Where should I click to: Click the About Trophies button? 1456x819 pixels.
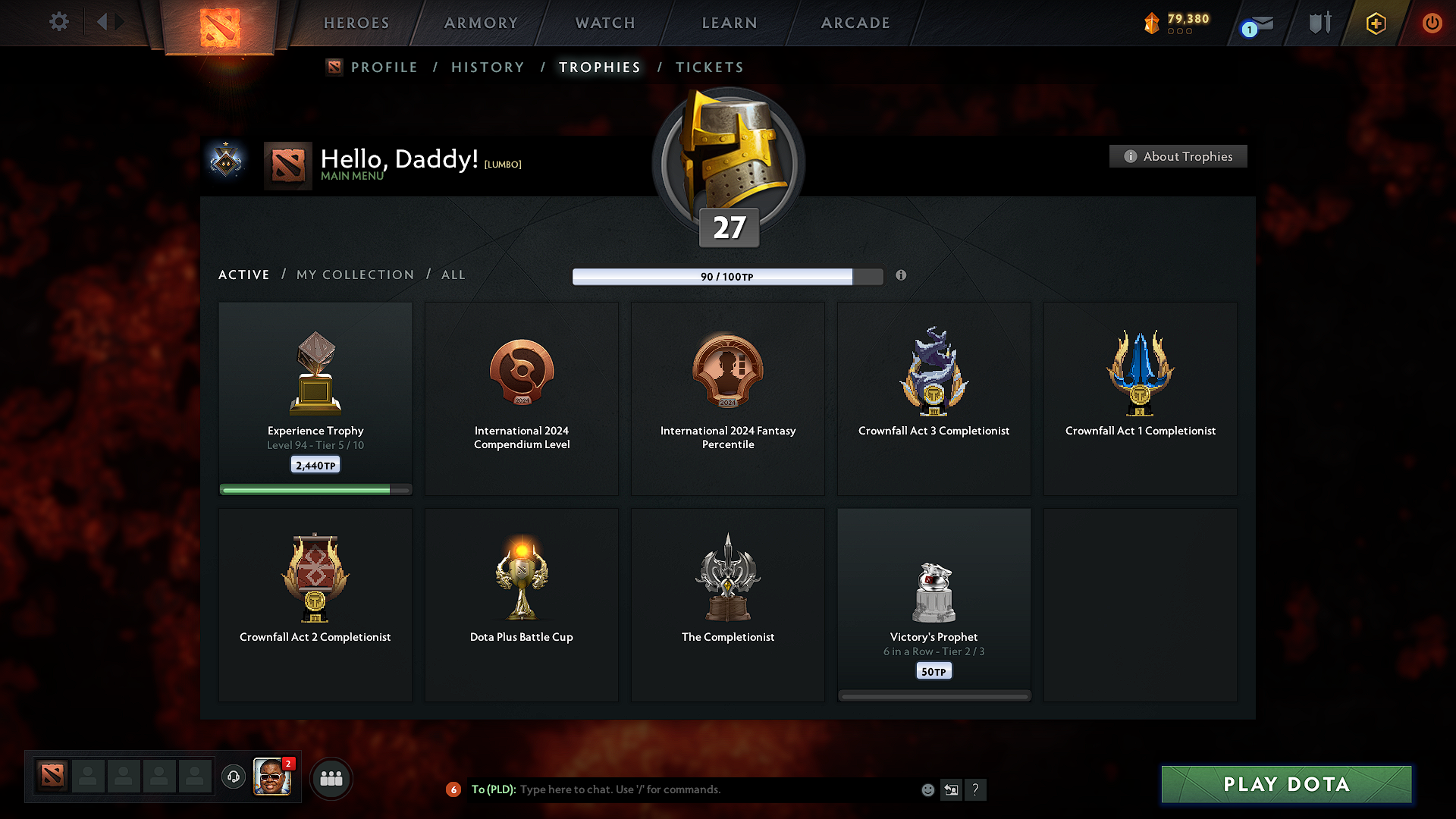pos(1177,156)
